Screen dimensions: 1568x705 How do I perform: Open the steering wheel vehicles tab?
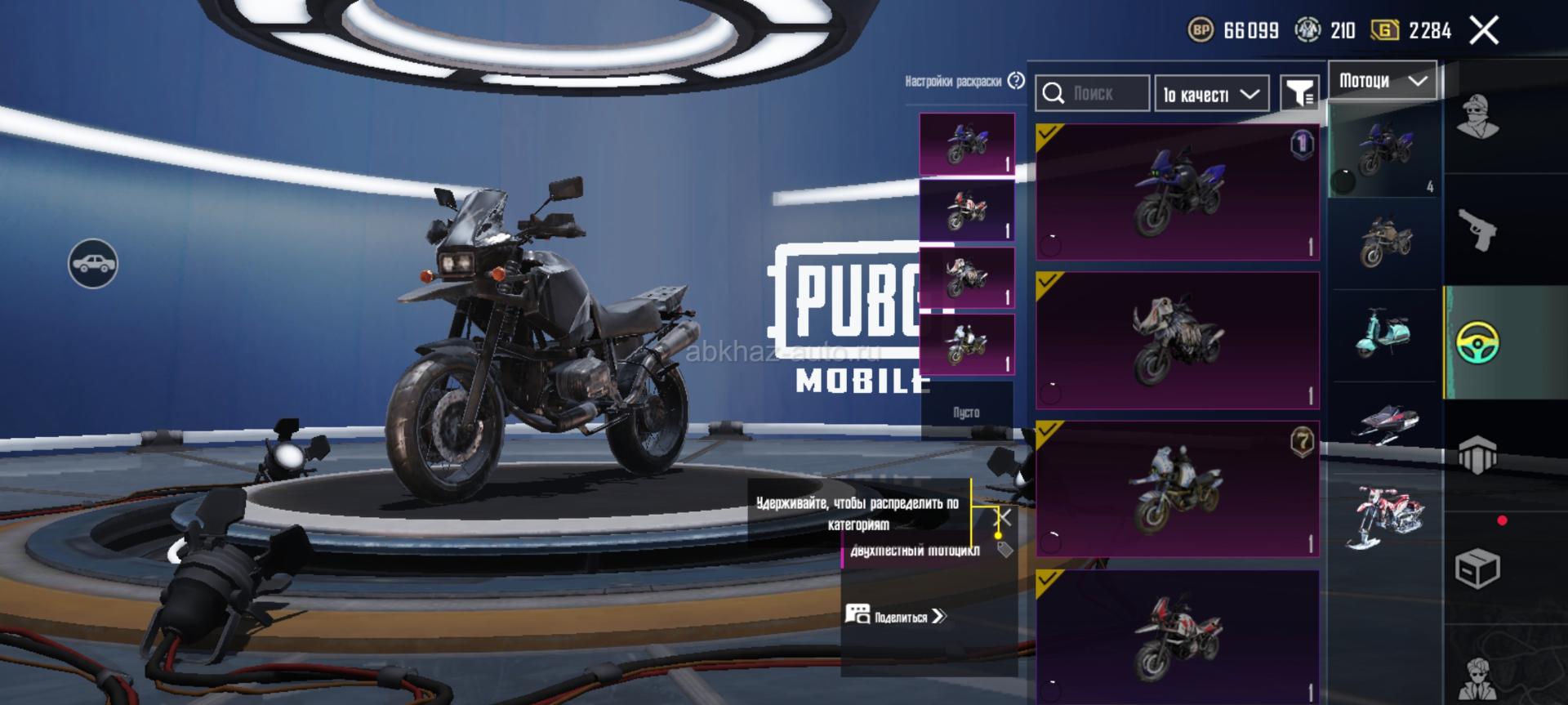click(x=1477, y=342)
